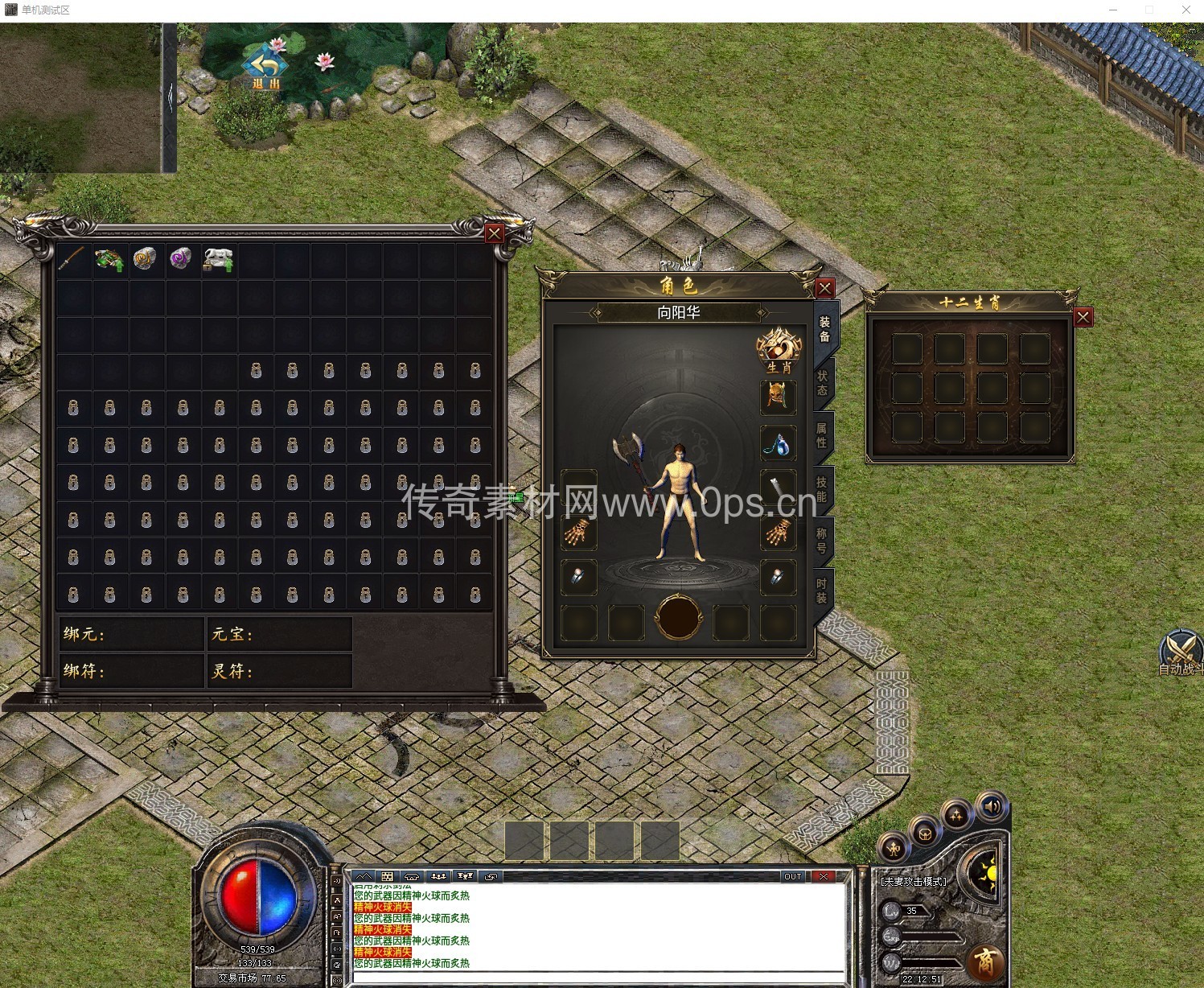Open the 生肖 zodiac emblem button
This screenshot has width=1204, height=988.
(779, 350)
